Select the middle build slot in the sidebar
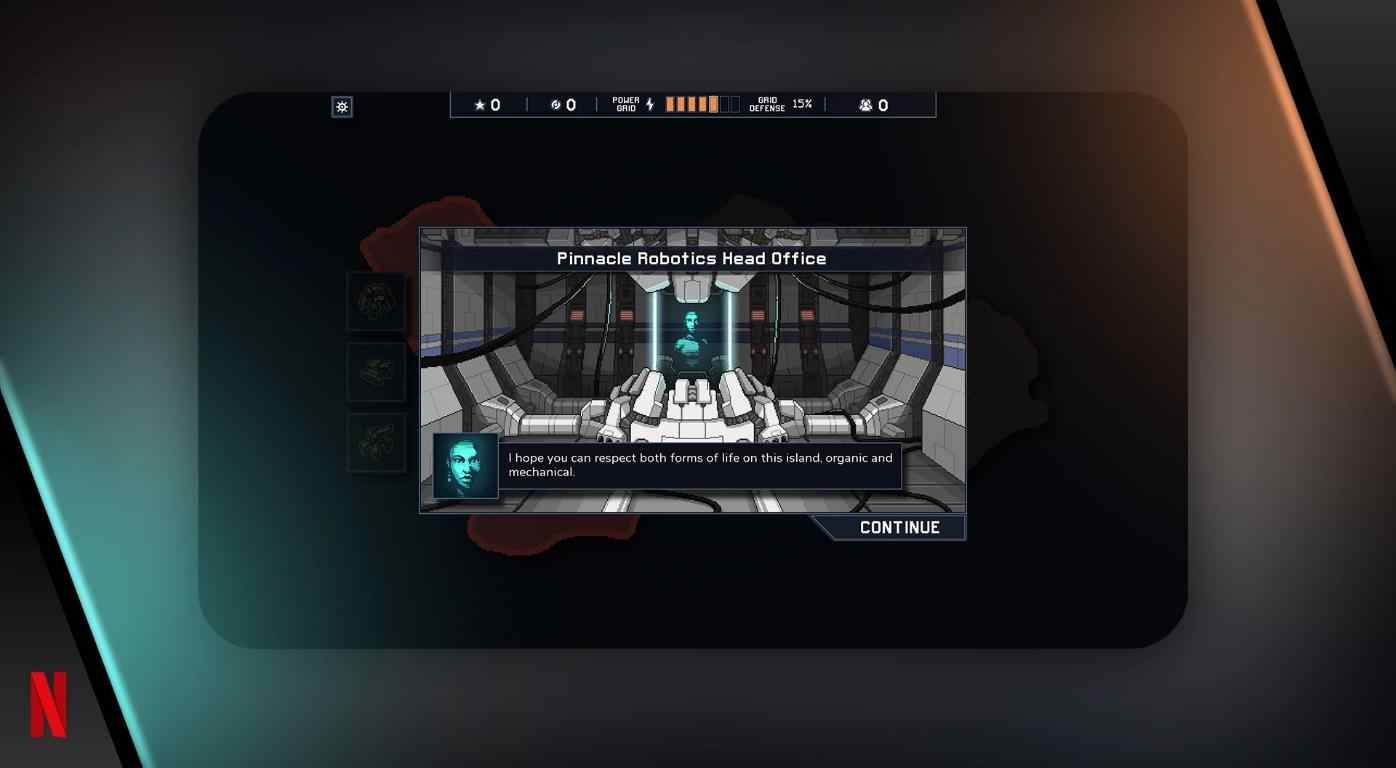1396x768 pixels. click(375, 372)
